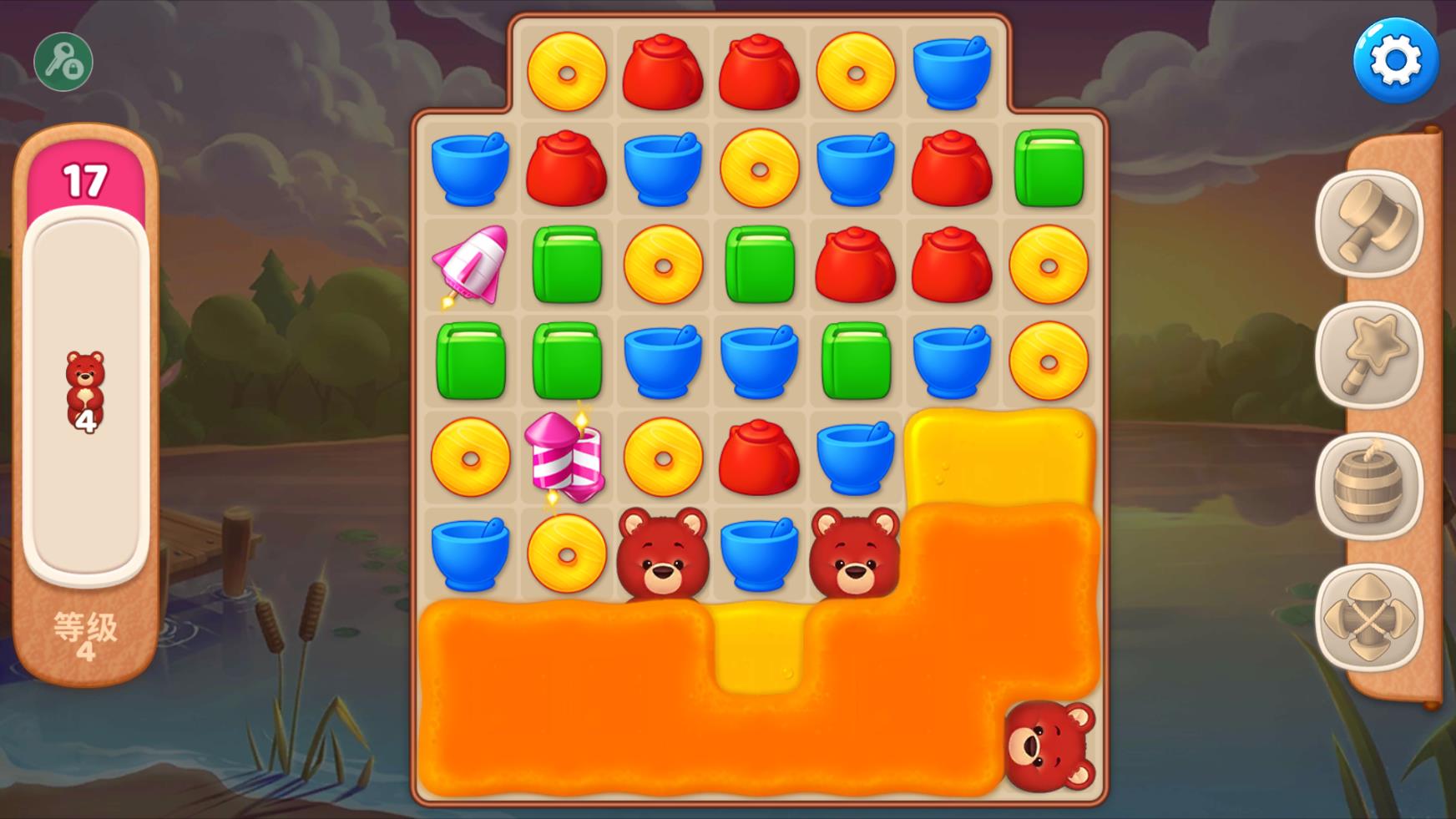Select the wooden hammer booster
Screen dimensions: 1456x819
pos(1368,223)
